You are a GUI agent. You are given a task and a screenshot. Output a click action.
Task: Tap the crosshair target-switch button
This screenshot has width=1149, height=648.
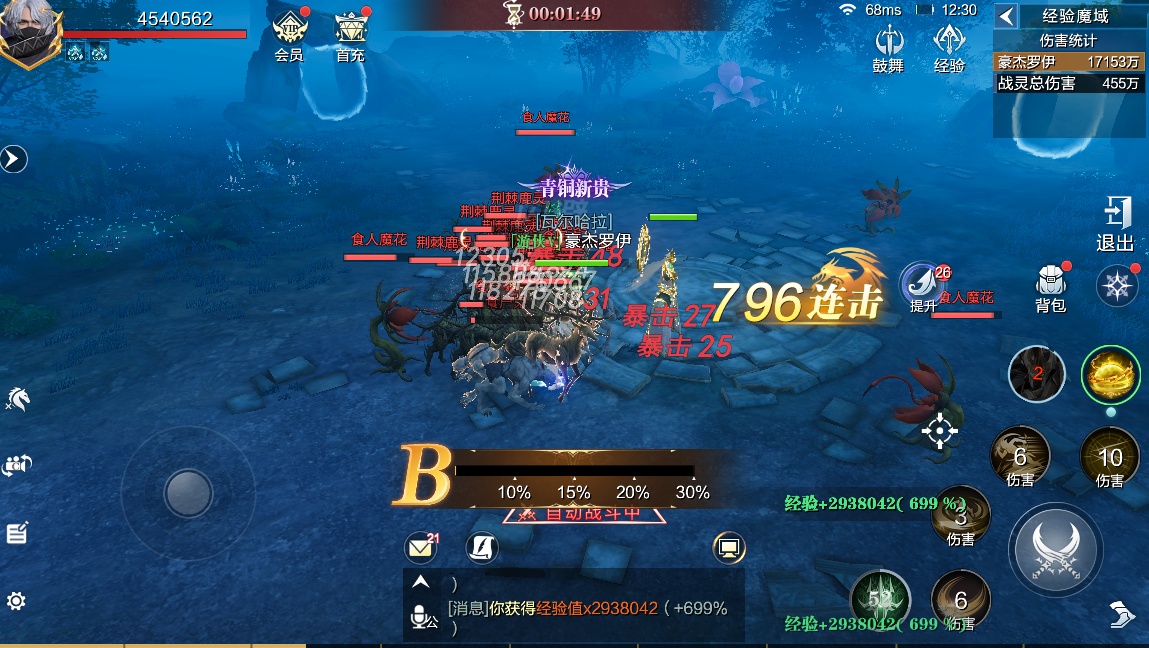click(939, 431)
